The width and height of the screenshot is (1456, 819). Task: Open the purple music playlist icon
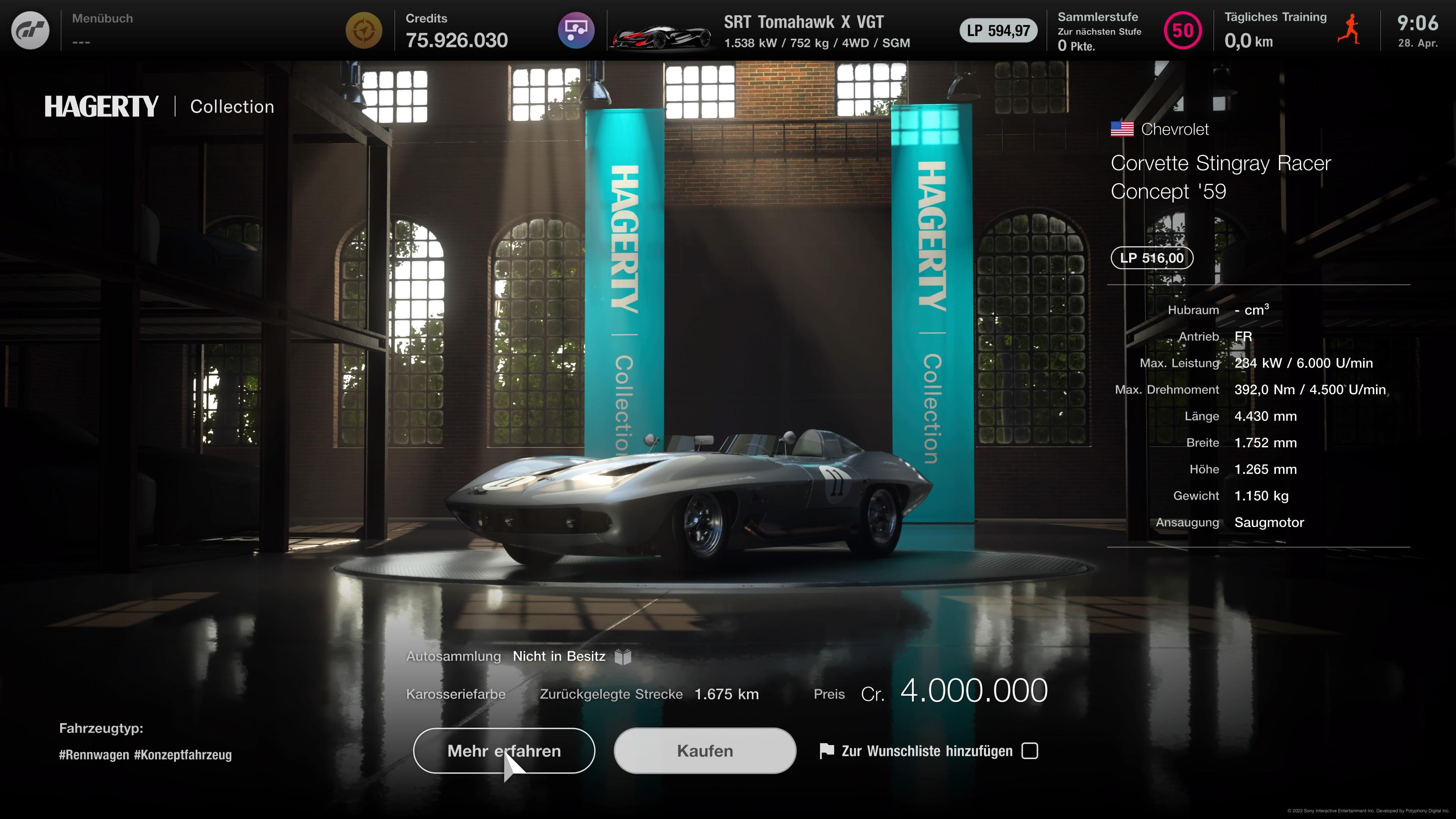[x=576, y=30]
